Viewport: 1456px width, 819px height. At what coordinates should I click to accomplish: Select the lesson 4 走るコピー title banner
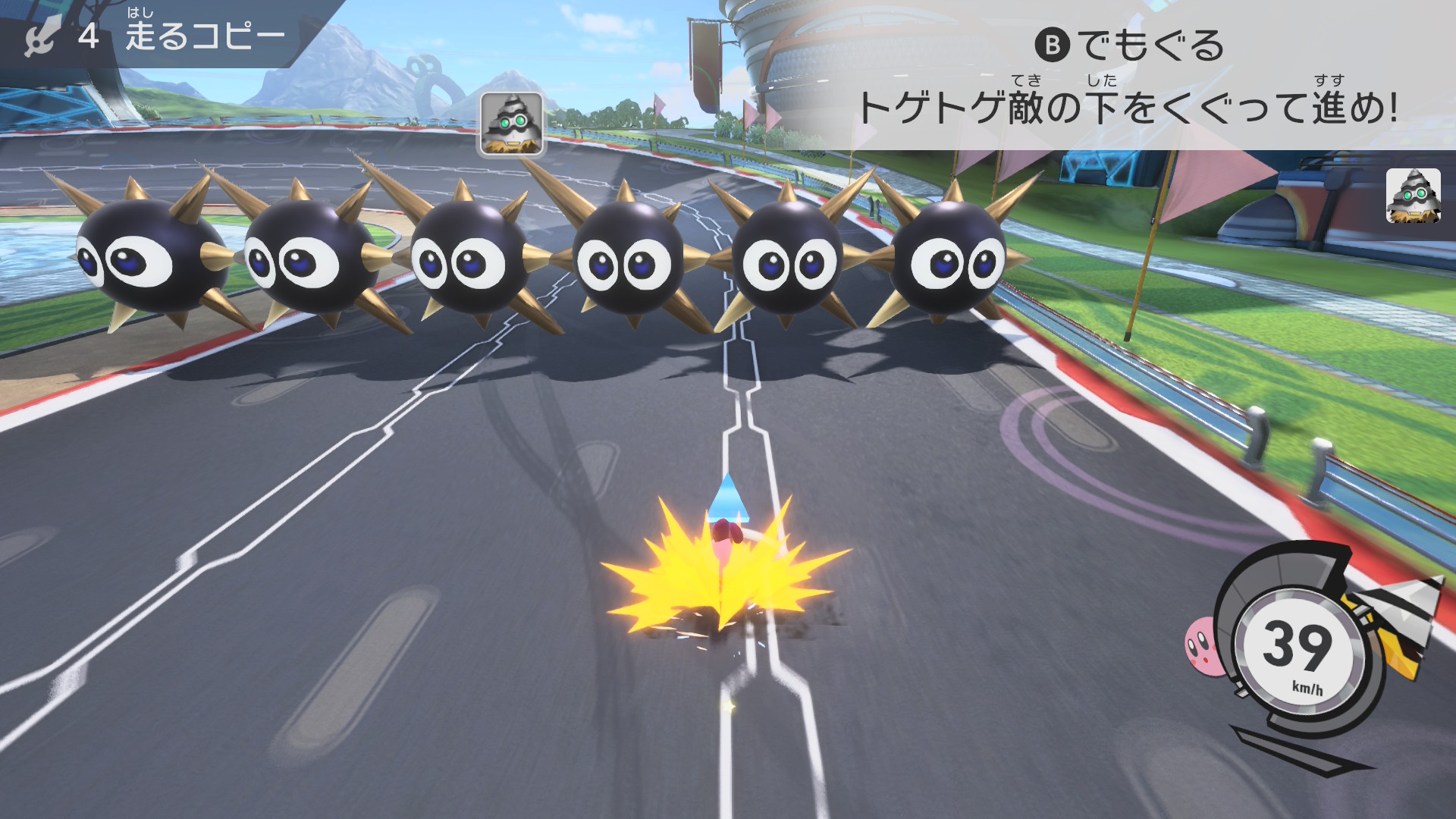(159, 35)
